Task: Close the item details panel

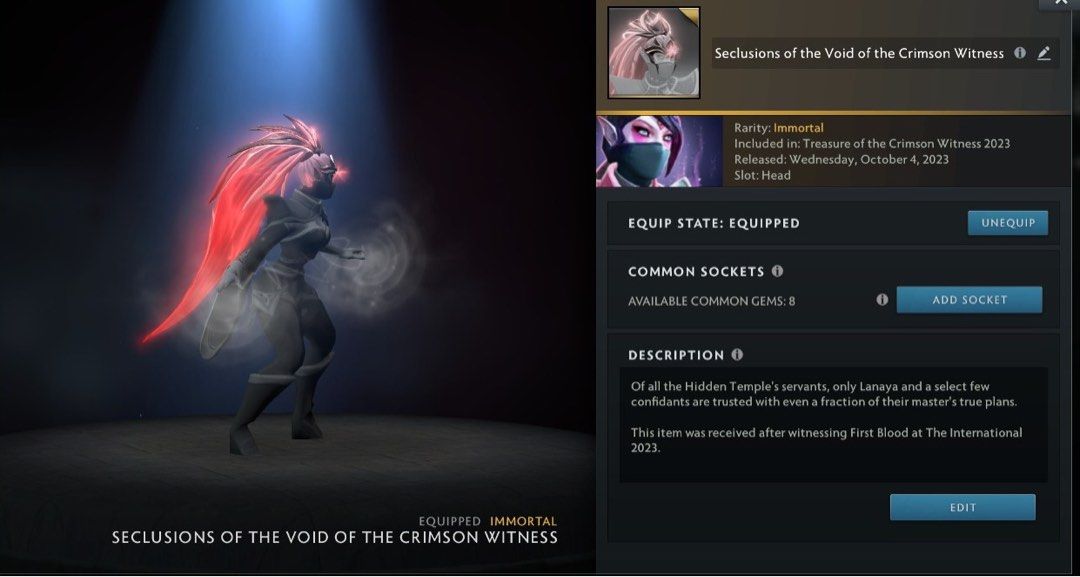Action: 1059,4
